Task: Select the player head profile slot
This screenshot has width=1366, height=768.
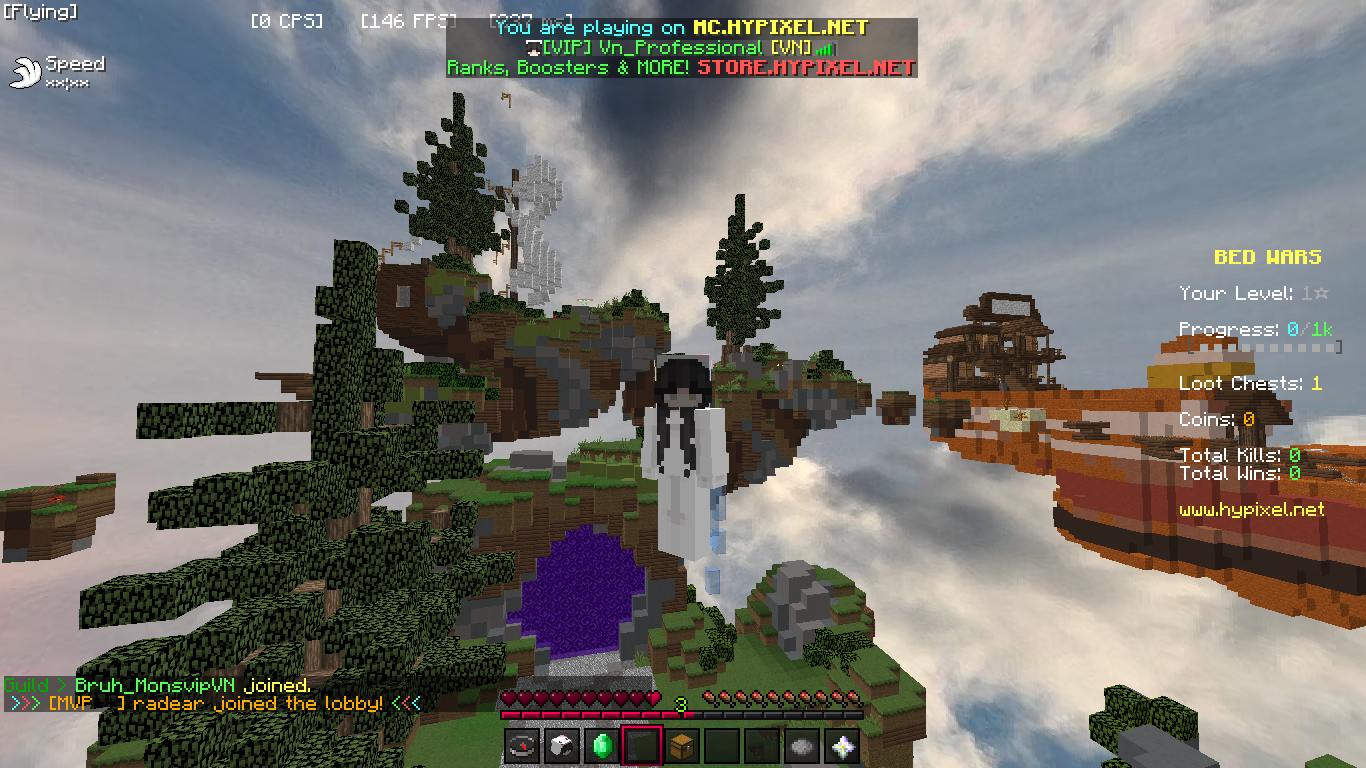Action: tap(562, 746)
